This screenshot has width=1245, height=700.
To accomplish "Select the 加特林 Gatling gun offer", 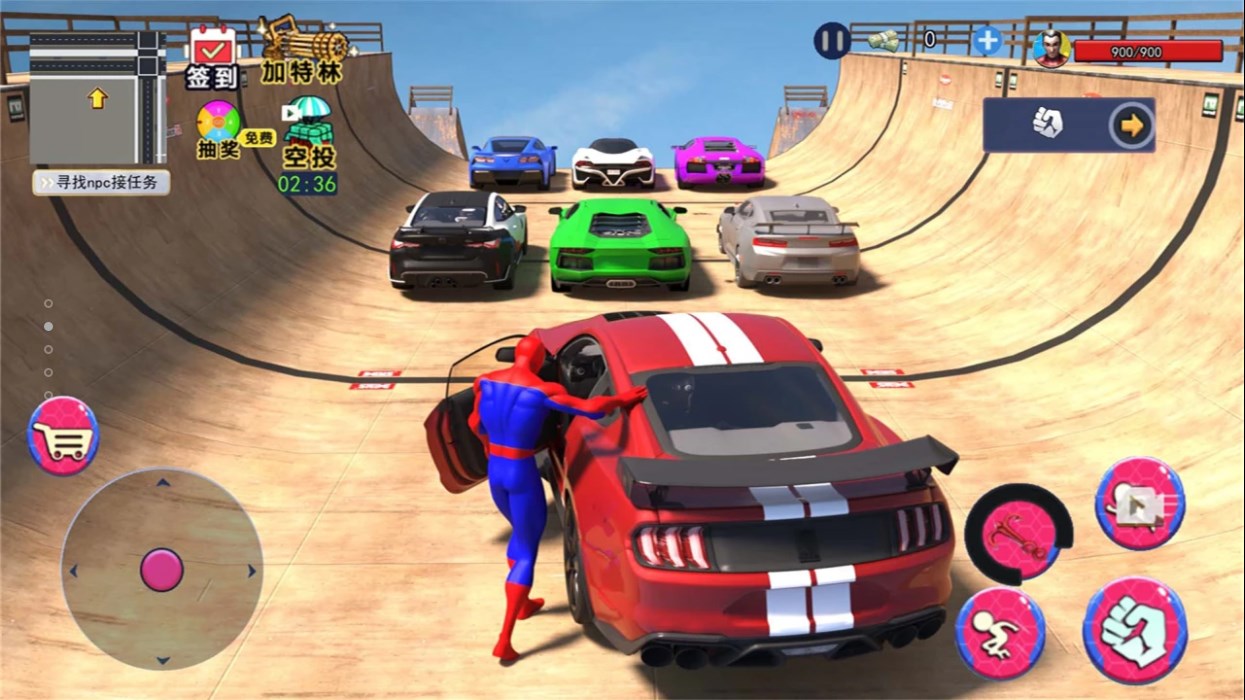I will click(x=303, y=50).
